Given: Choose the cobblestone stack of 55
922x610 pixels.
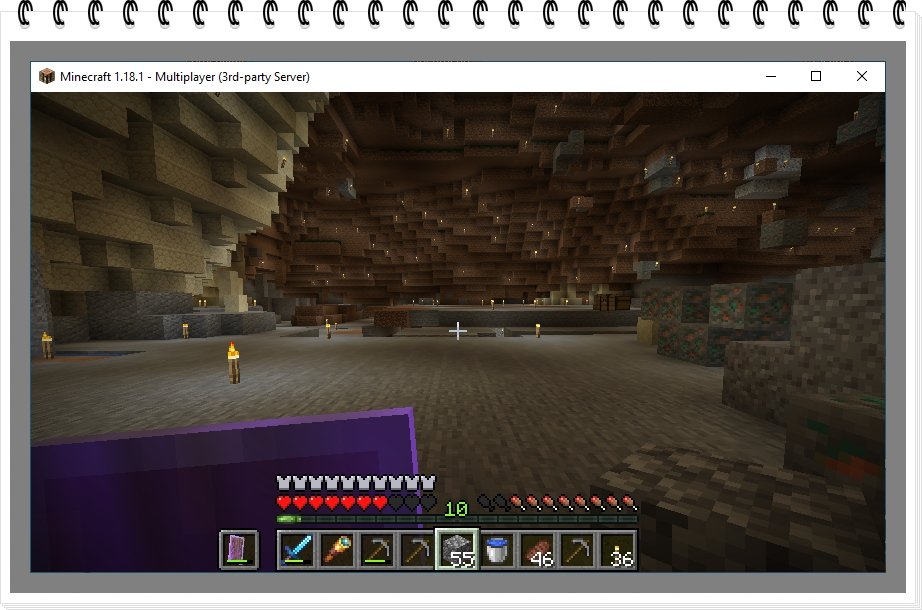Looking at the screenshot, I should click(457, 549).
